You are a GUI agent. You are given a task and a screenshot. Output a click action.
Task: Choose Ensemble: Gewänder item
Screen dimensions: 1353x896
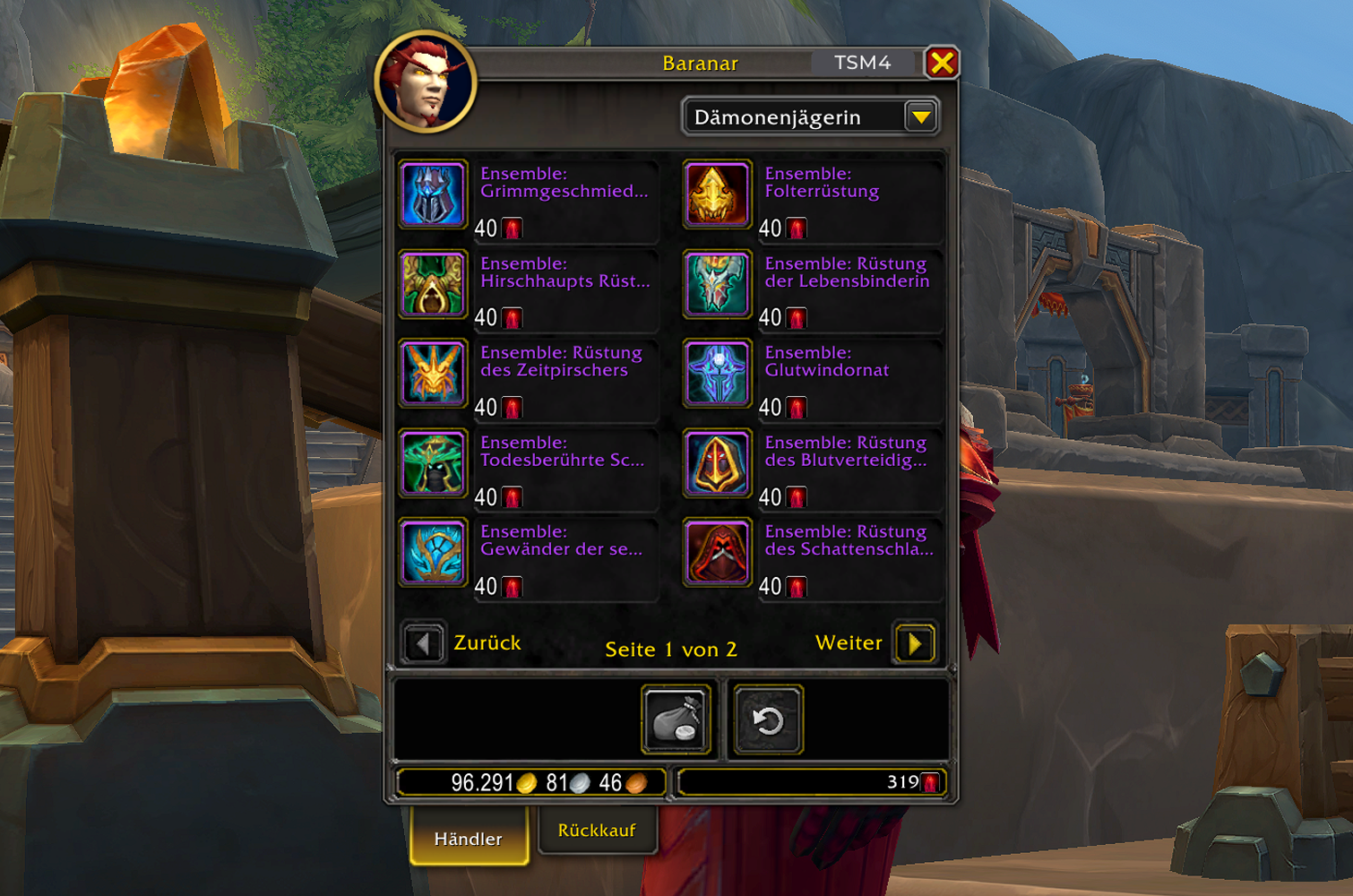434,553
